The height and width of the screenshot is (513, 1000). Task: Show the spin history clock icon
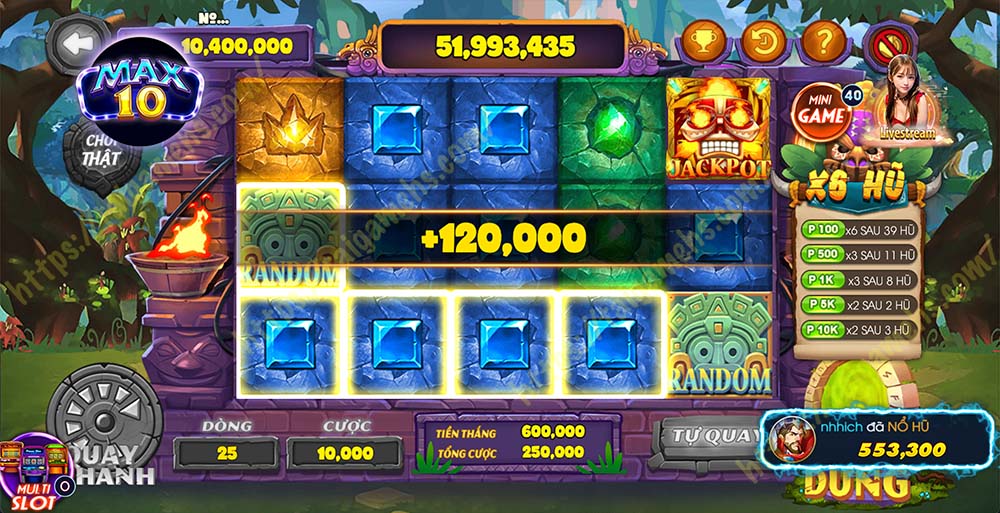coord(763,43)
